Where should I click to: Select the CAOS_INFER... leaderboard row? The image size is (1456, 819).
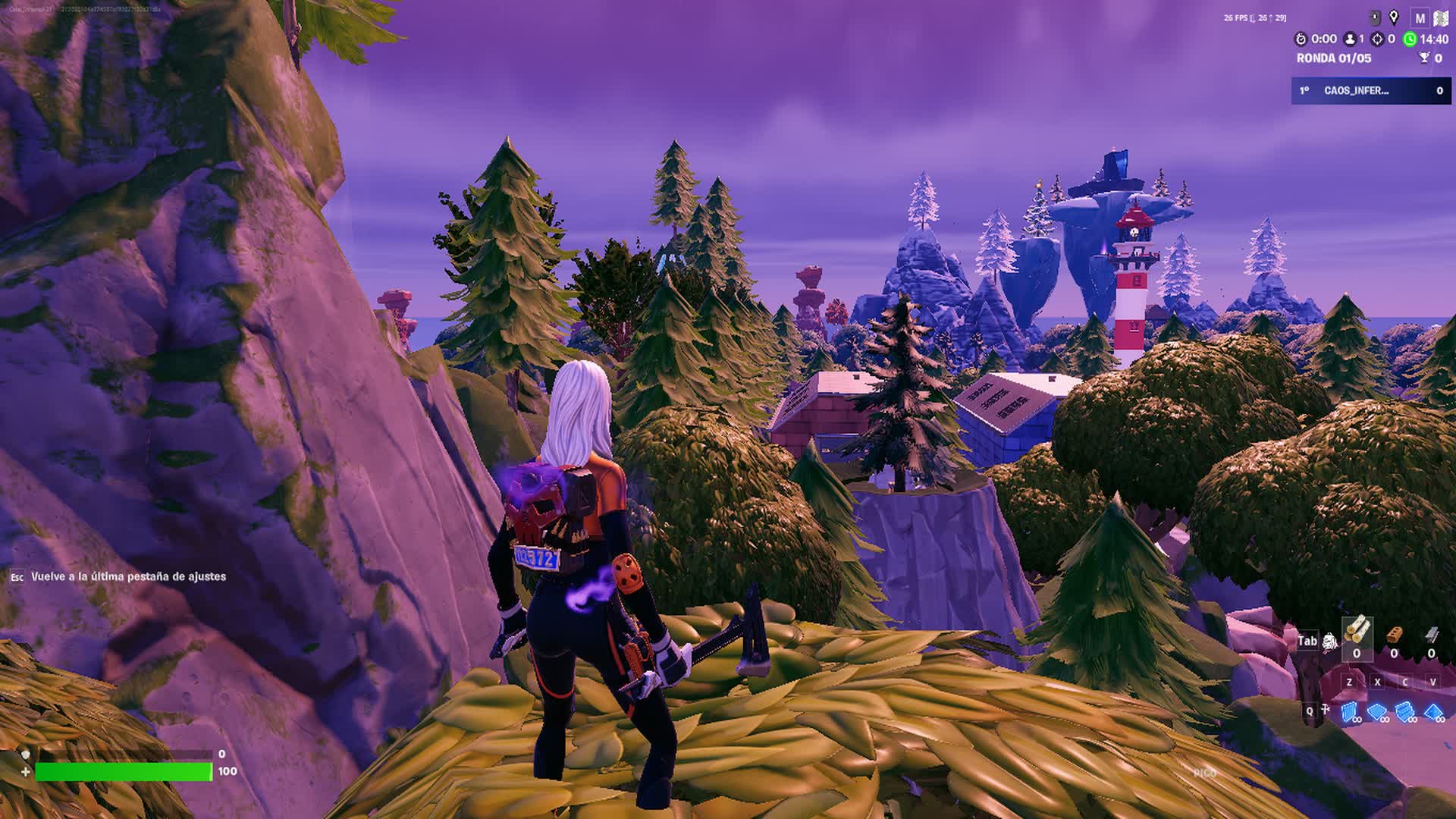pos(1370,90)
